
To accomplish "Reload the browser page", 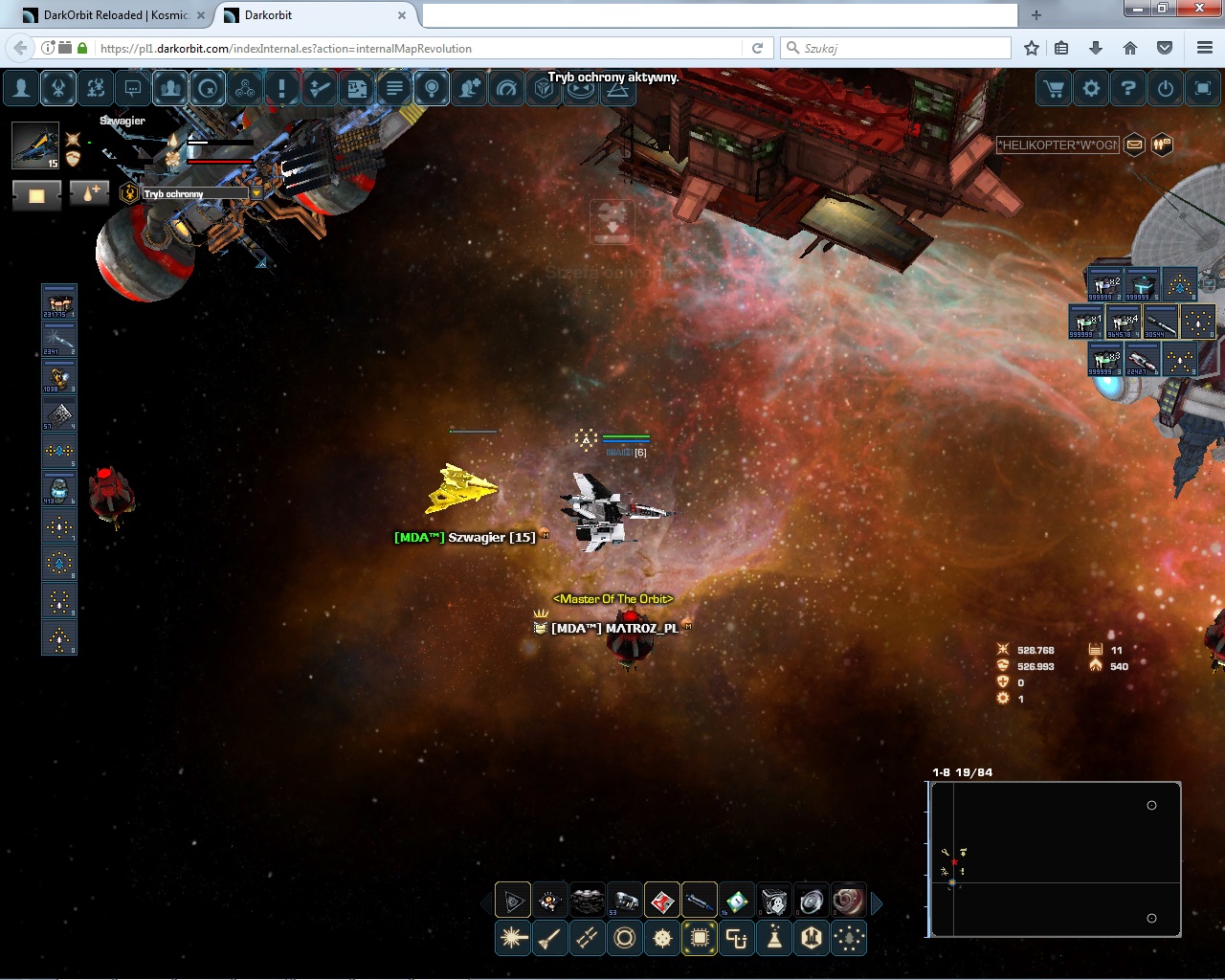I will click(x=757, y=48).
